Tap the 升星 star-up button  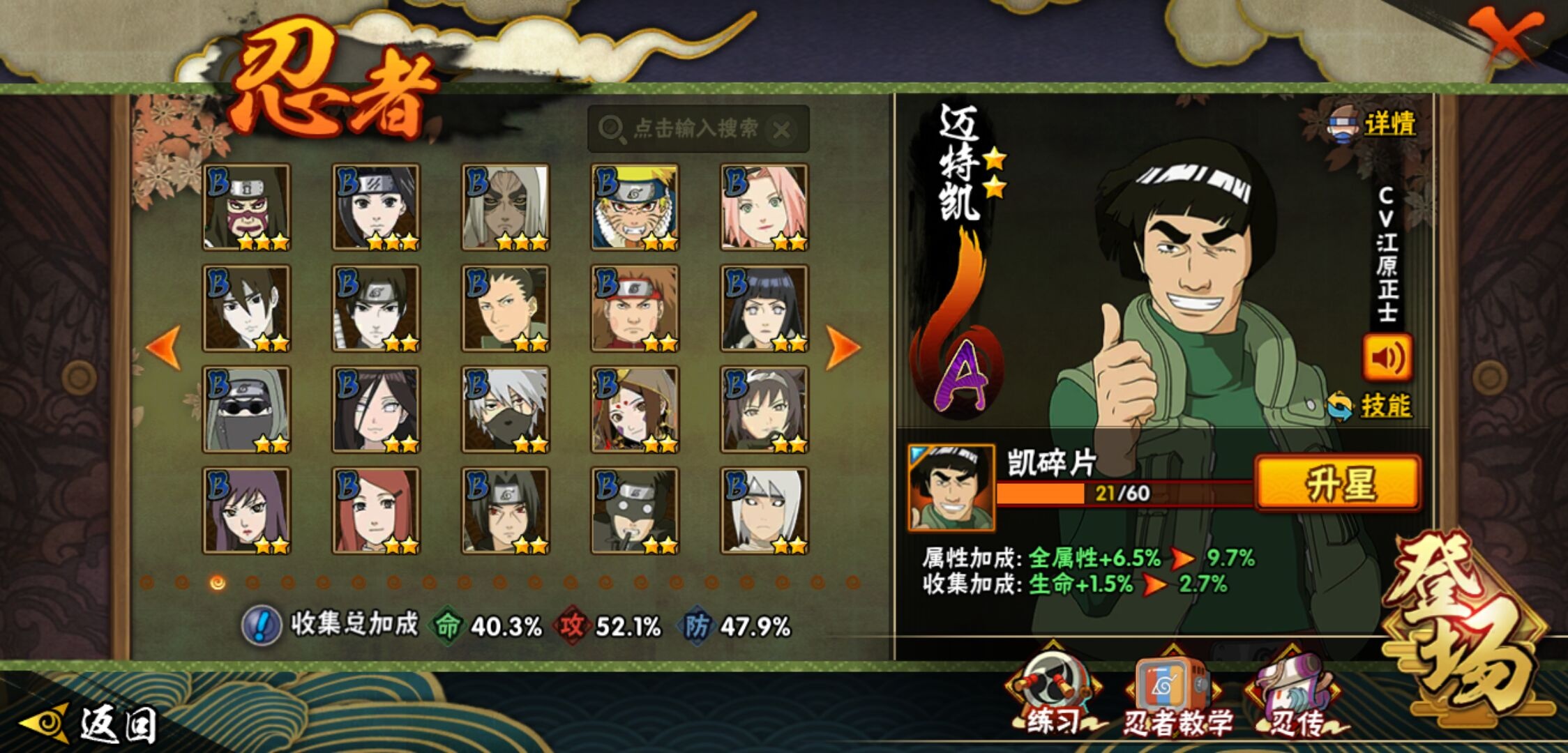pos(1337,482)
